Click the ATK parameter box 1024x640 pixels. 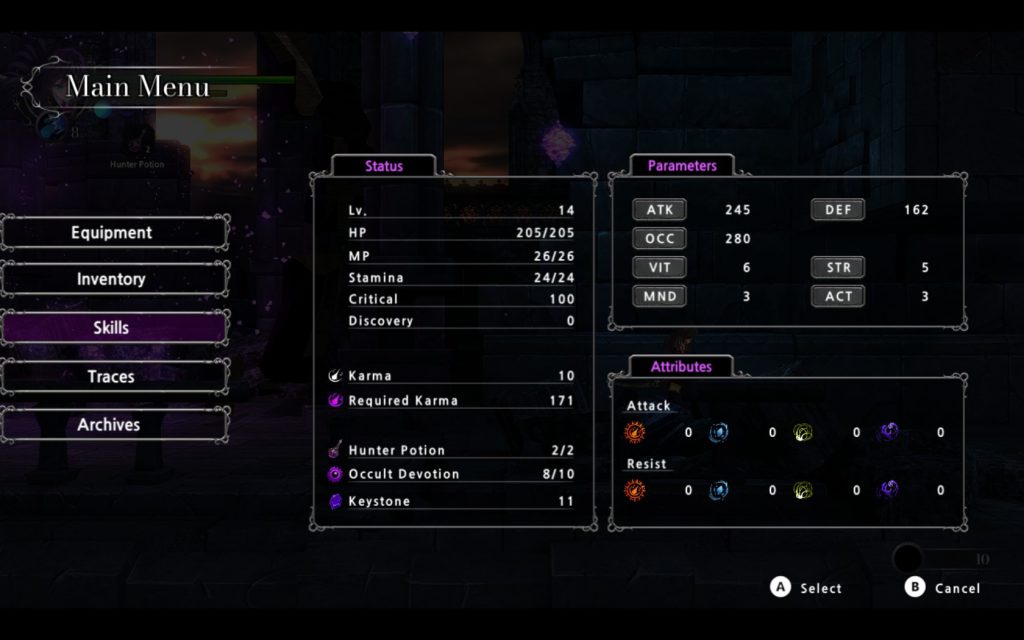659,210
